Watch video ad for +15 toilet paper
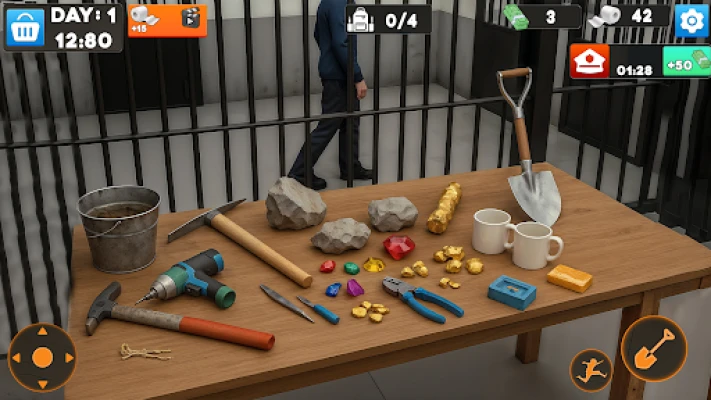The height and width of the screenshot is (400, 711). pyautogui.click(x=166, y=19)
